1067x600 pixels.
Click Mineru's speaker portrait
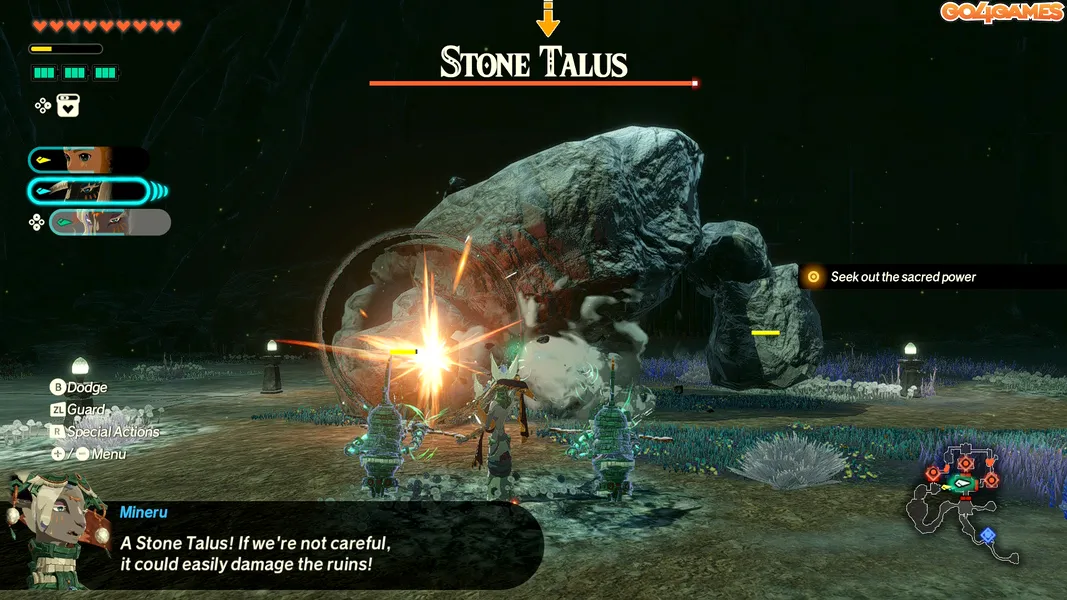click(x=50, y=530)
